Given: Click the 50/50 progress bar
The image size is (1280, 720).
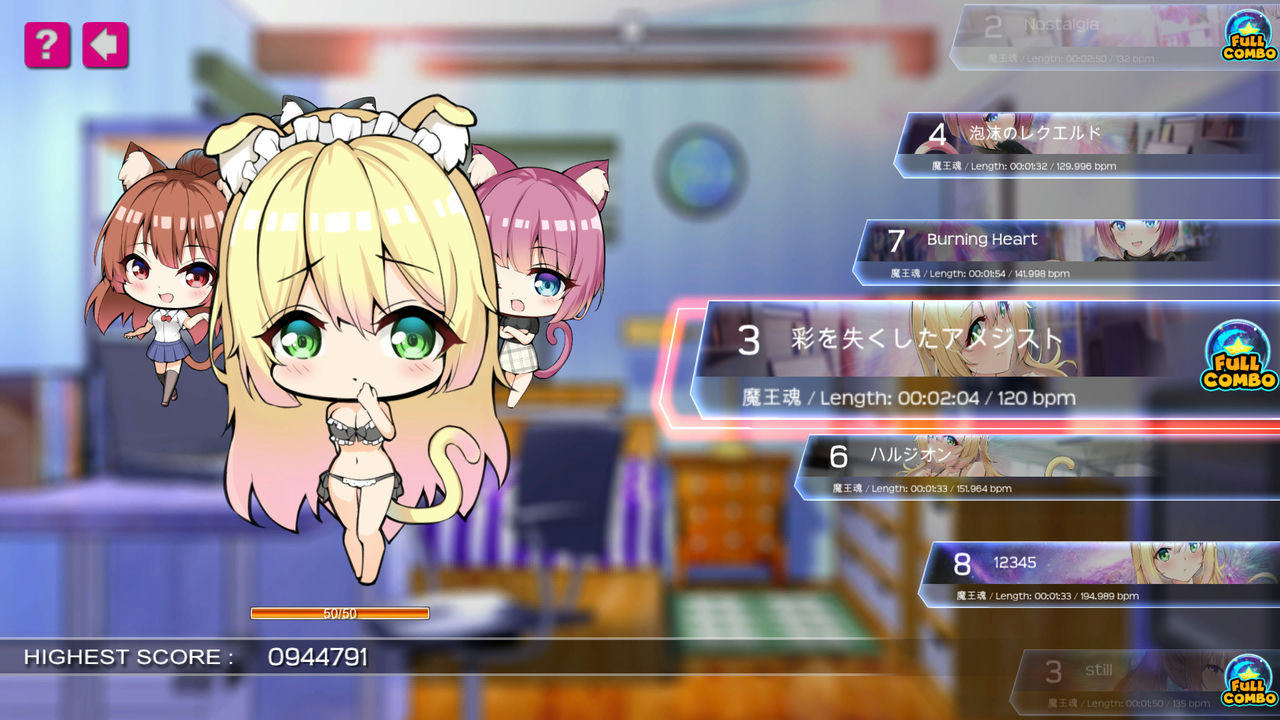Looking at the screenshot, I should tap(340, 614).
